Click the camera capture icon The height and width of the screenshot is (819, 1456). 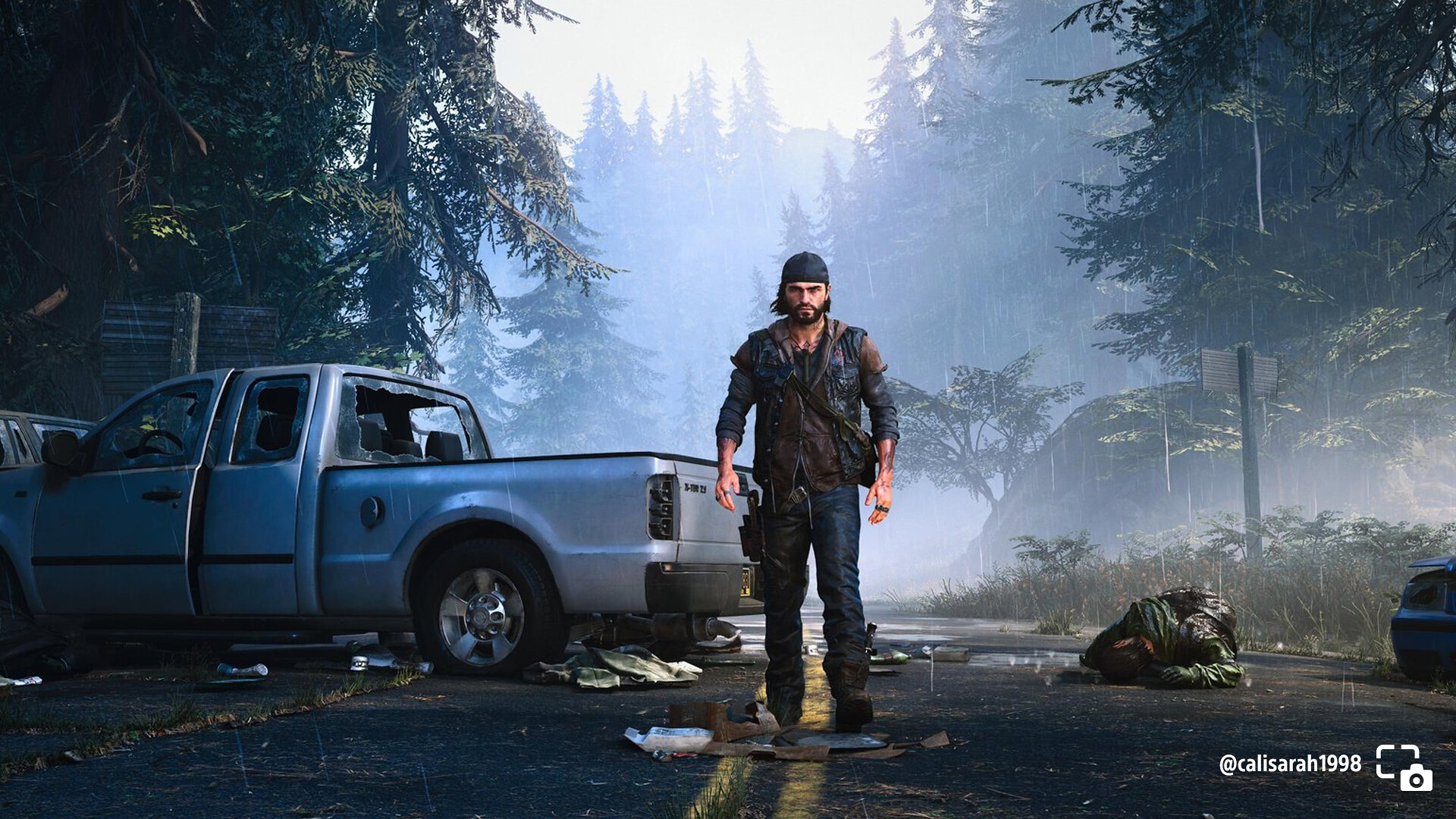[1404, 767]
